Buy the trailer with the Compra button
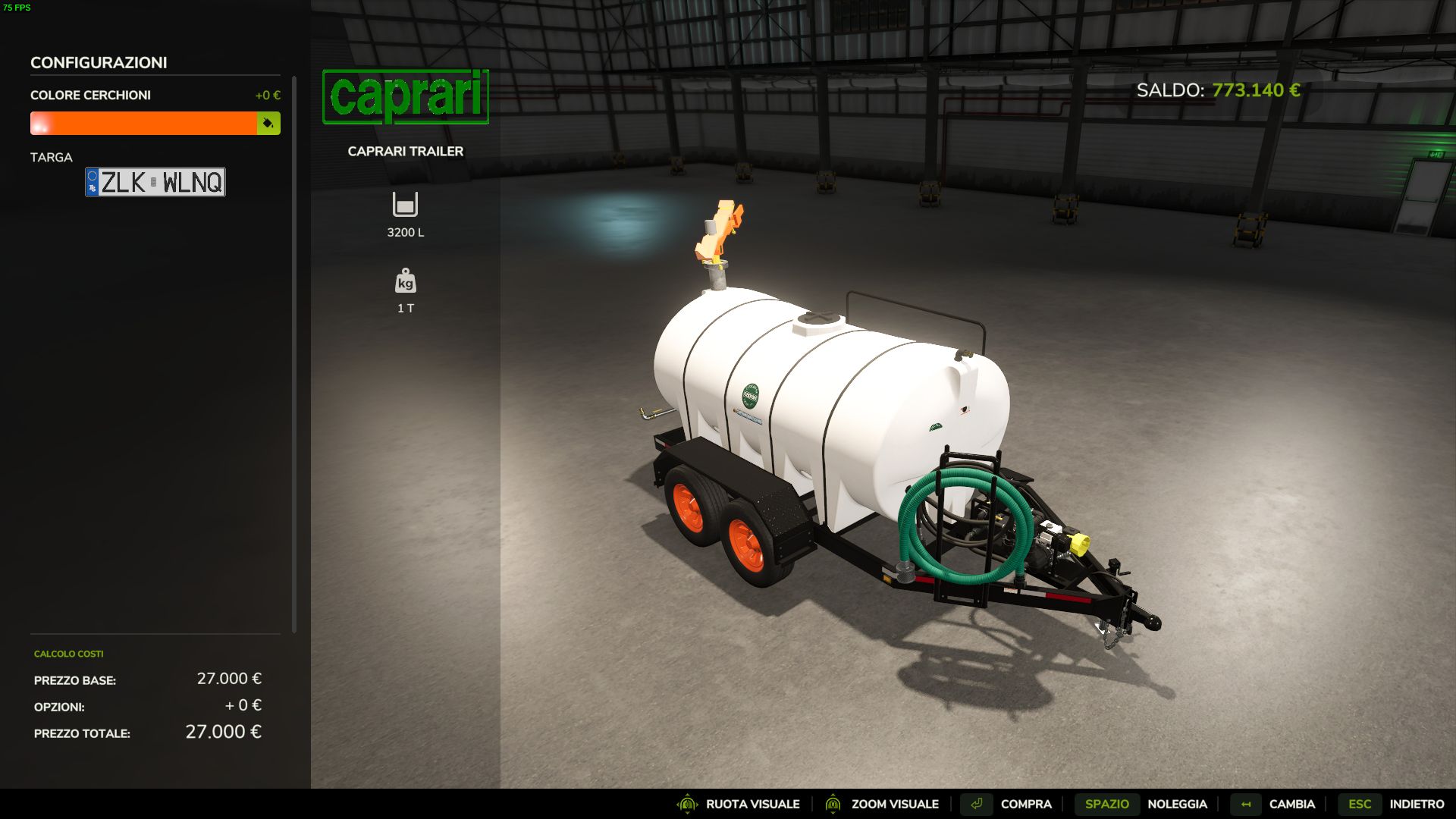Image resolution: width=1456 pixels, height=819 pixels. (x=1025, y=804)
